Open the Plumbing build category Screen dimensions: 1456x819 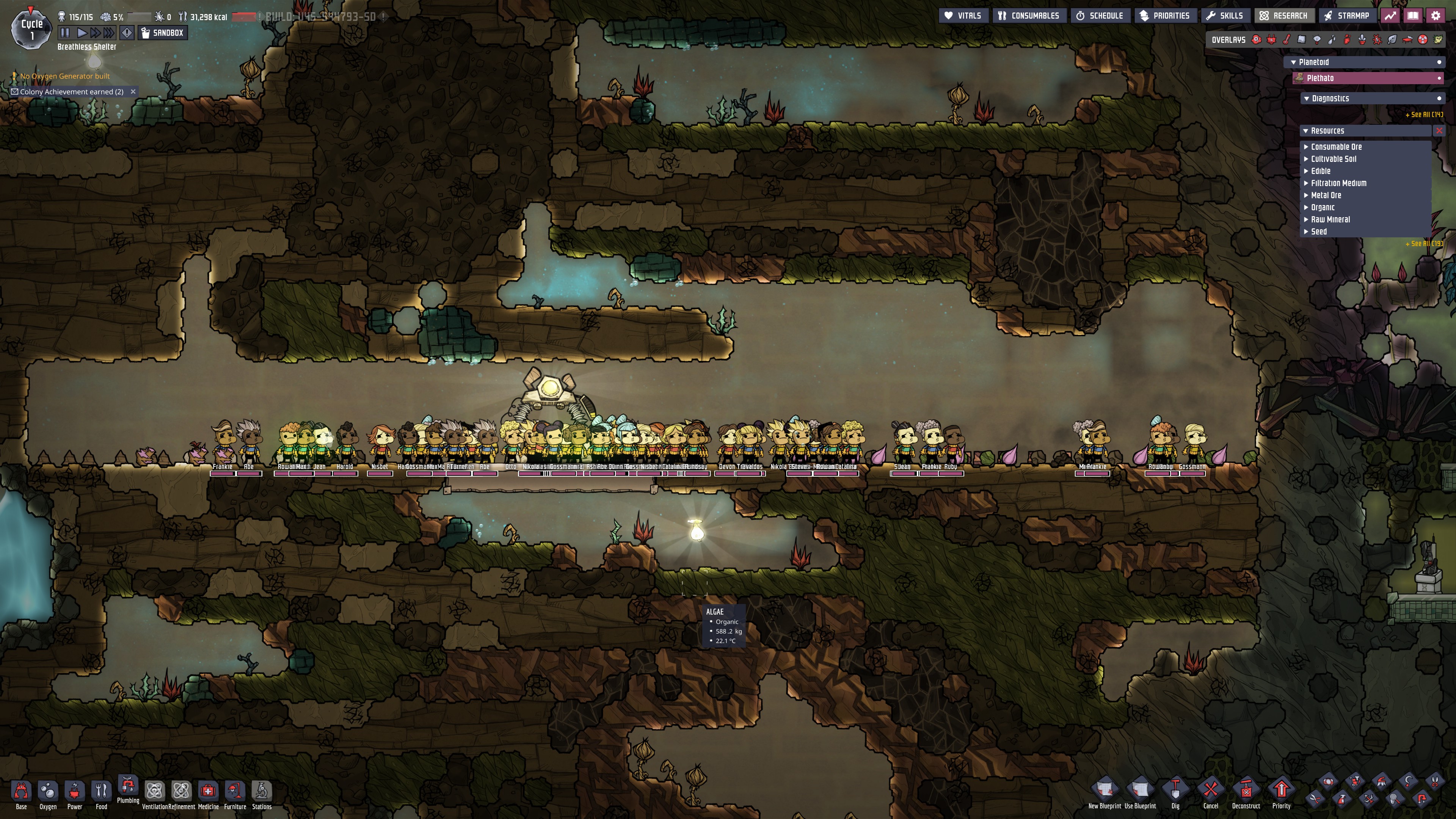coord(128,789)
